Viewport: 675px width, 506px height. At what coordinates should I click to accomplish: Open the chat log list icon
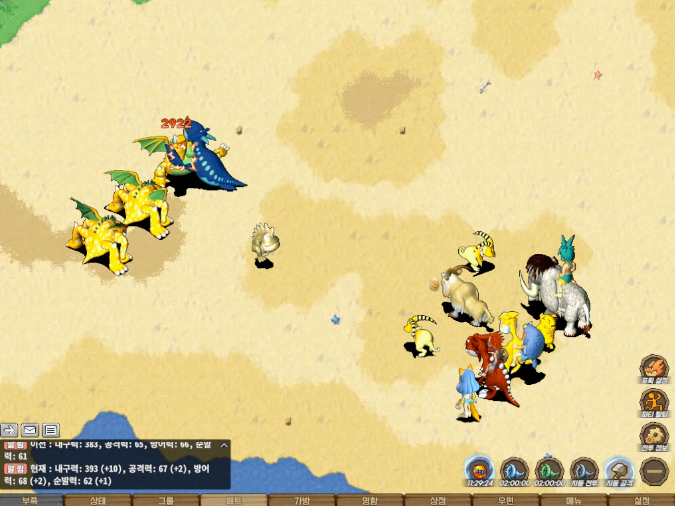pyautogui.click(x=51, y=430)
